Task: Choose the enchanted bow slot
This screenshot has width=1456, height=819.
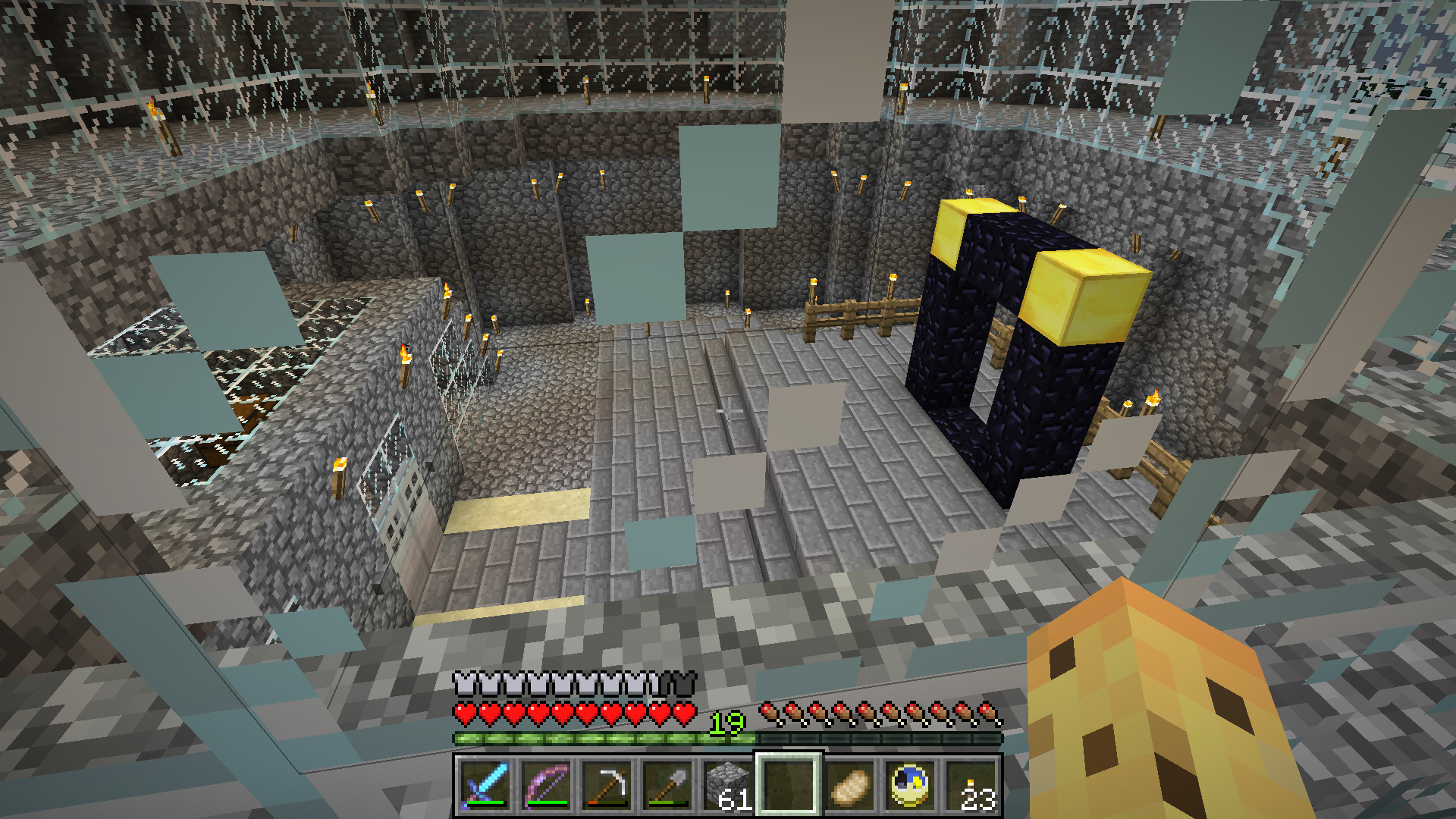Action: click(545, 786)
